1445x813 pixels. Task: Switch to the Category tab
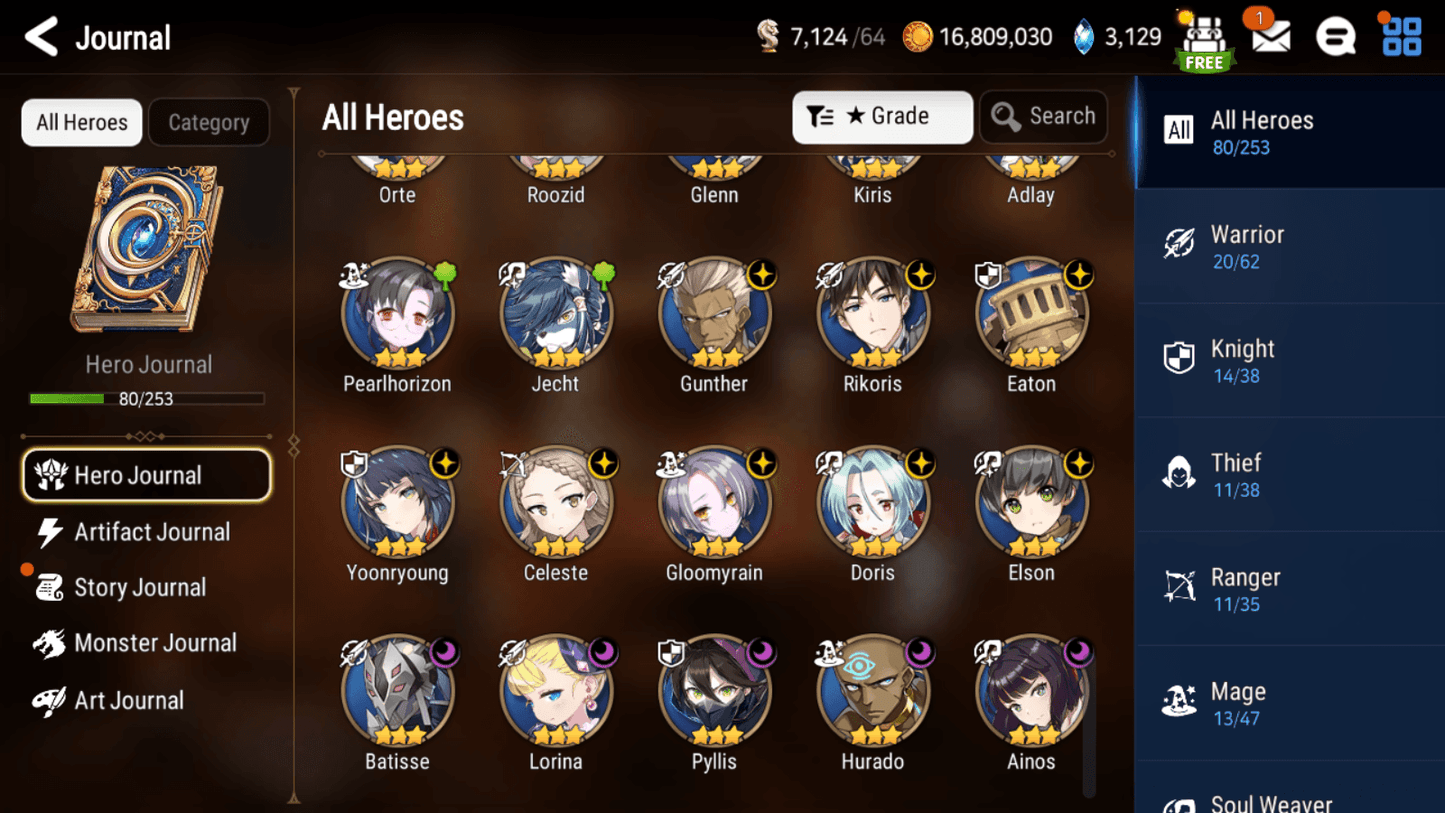pyautogui.click(x=208, y=123)
